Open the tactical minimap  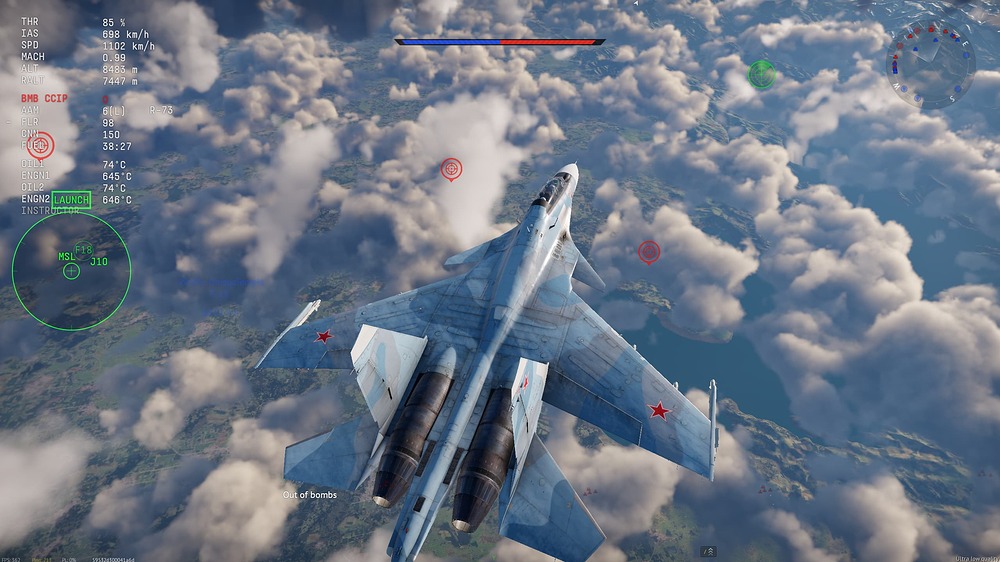pos(930,64)
